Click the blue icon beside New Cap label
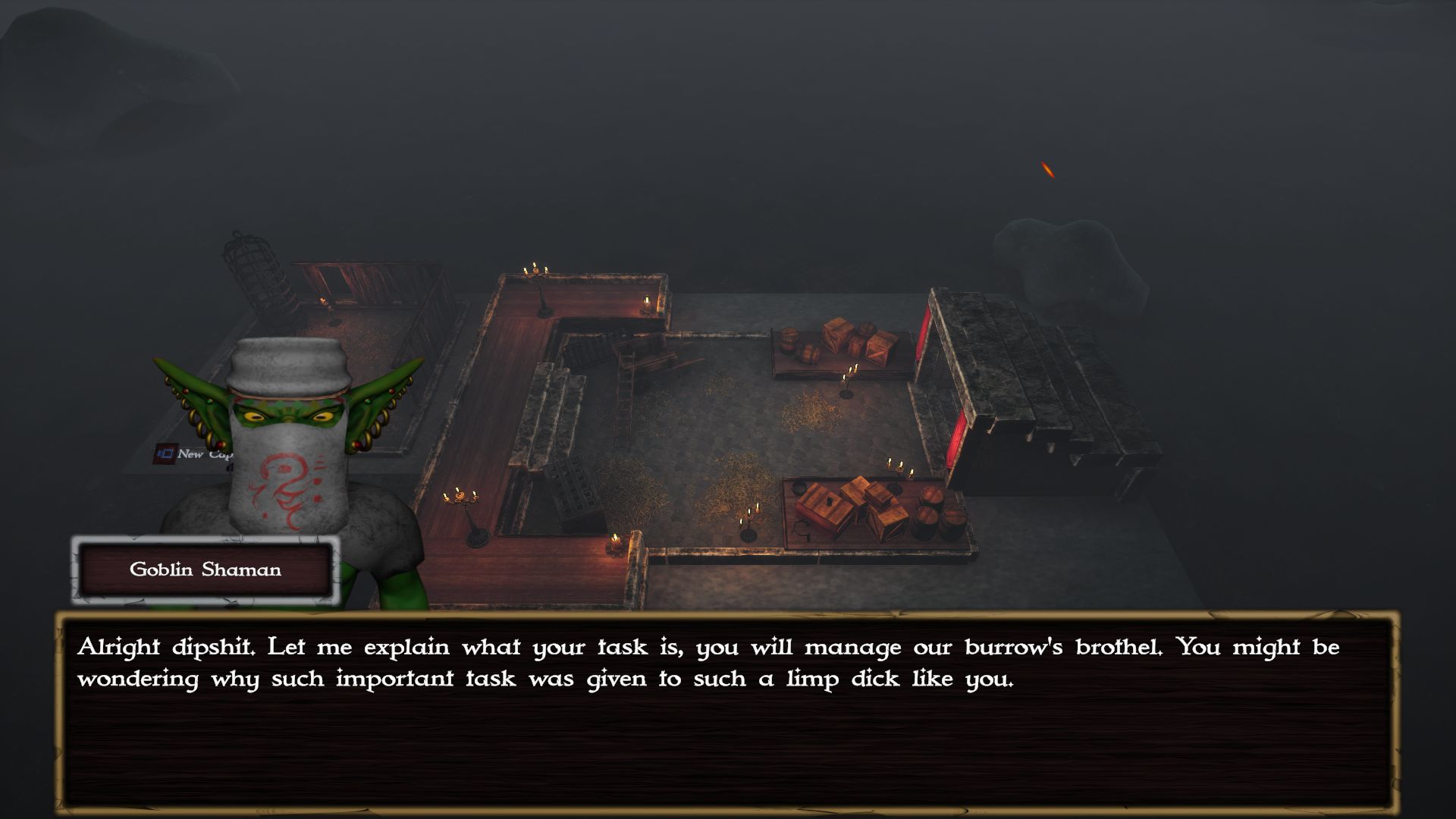This screenshot has height=819, width=1456. click(165, 454)
